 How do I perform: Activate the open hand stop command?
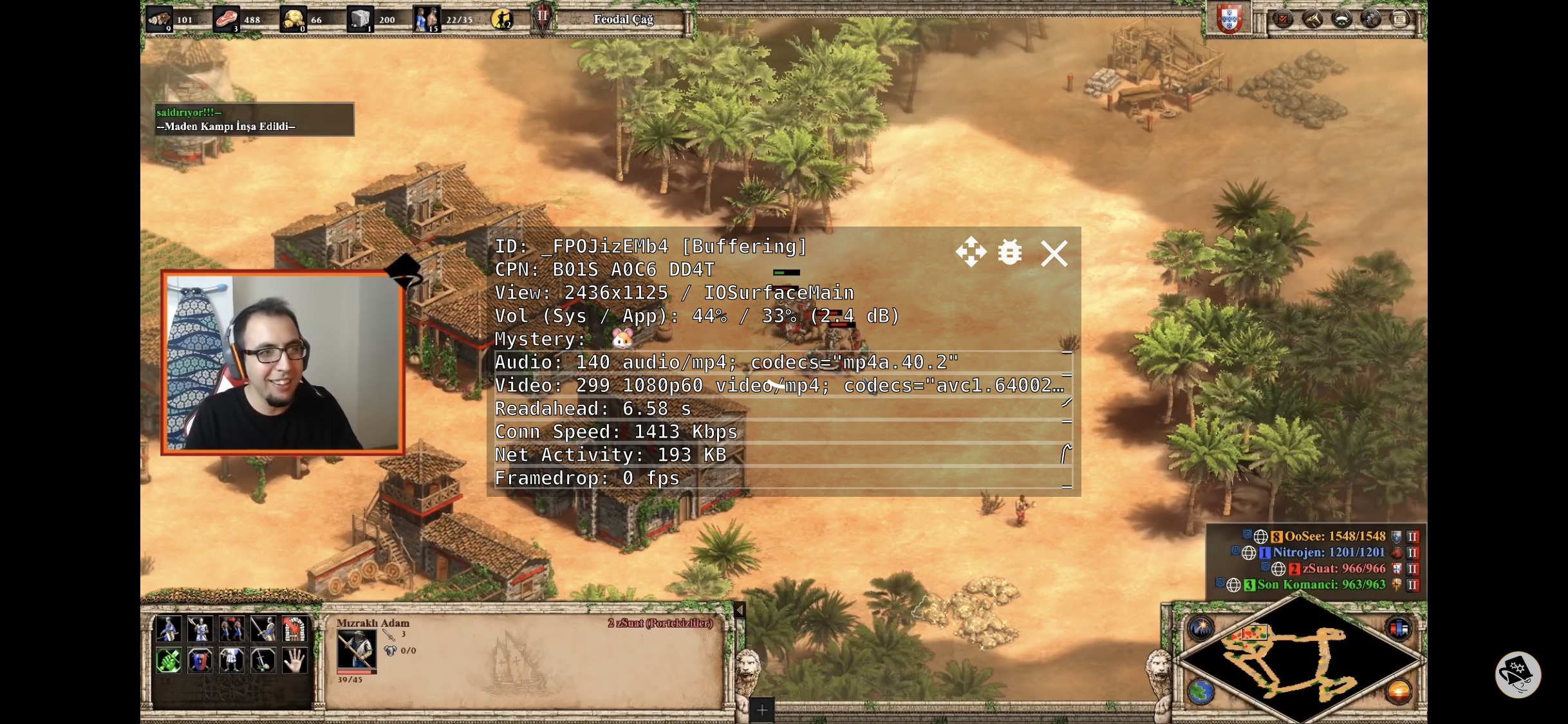[295, 660]
